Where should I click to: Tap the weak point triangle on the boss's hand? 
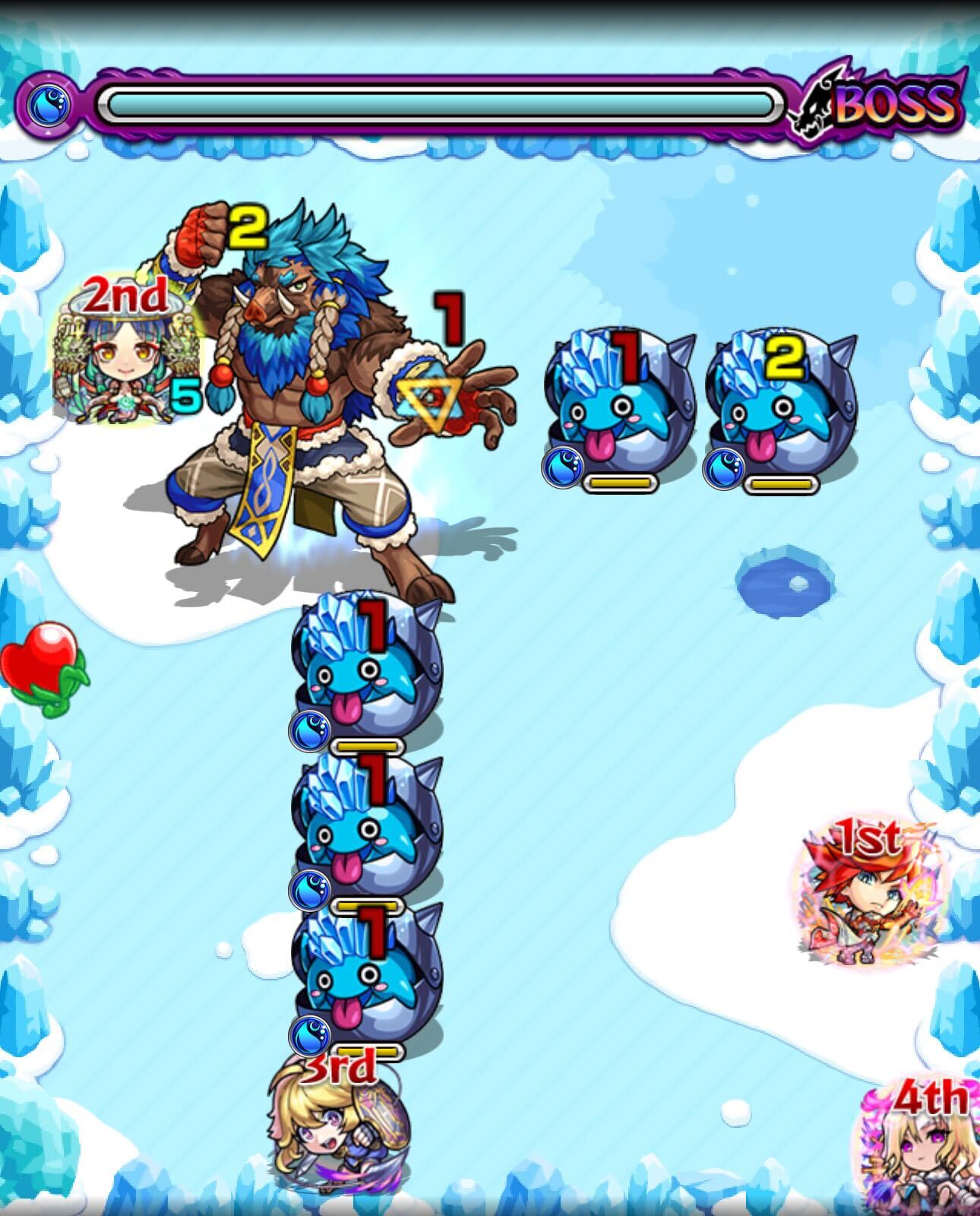[431, 395]
